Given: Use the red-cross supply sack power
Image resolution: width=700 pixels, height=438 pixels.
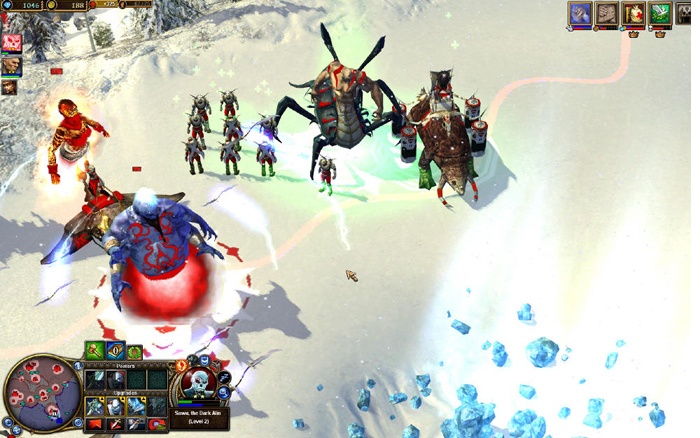Looking at the screenshot, I should tap(632, 13).
